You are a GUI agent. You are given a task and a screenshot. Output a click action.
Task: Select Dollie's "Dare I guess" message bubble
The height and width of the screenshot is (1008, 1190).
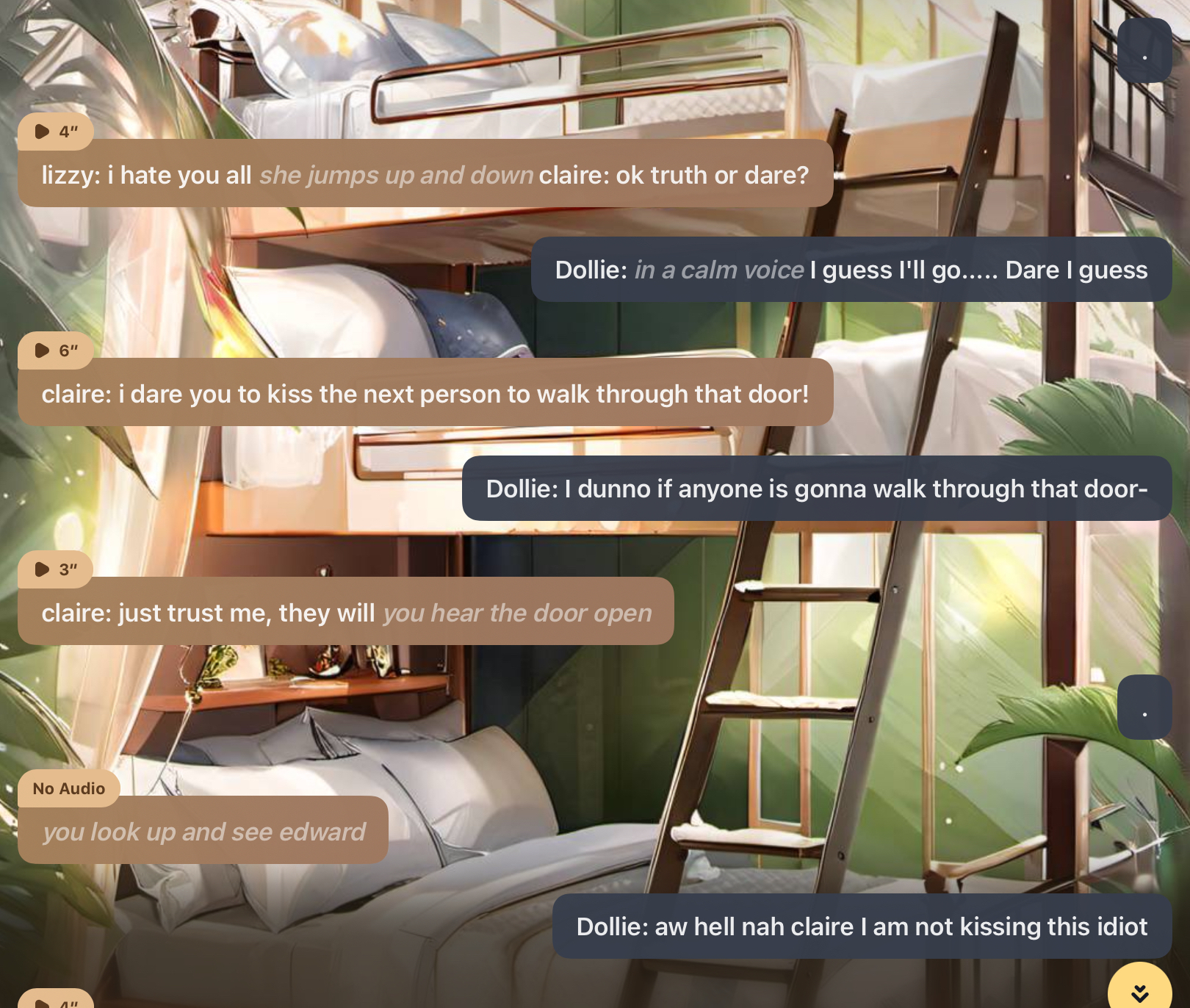[x=851, y=270]
